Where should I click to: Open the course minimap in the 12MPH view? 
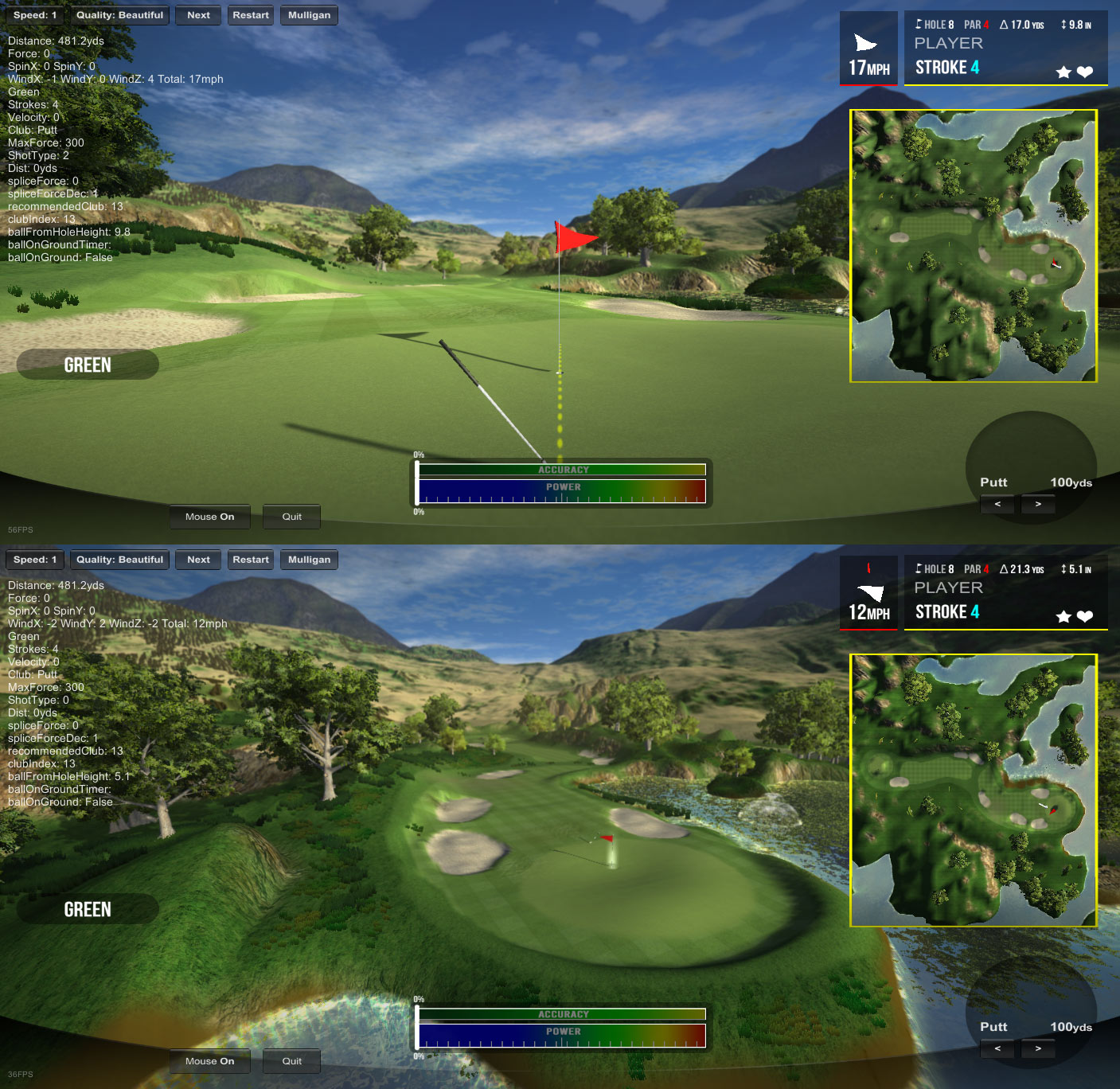point(974,790)
